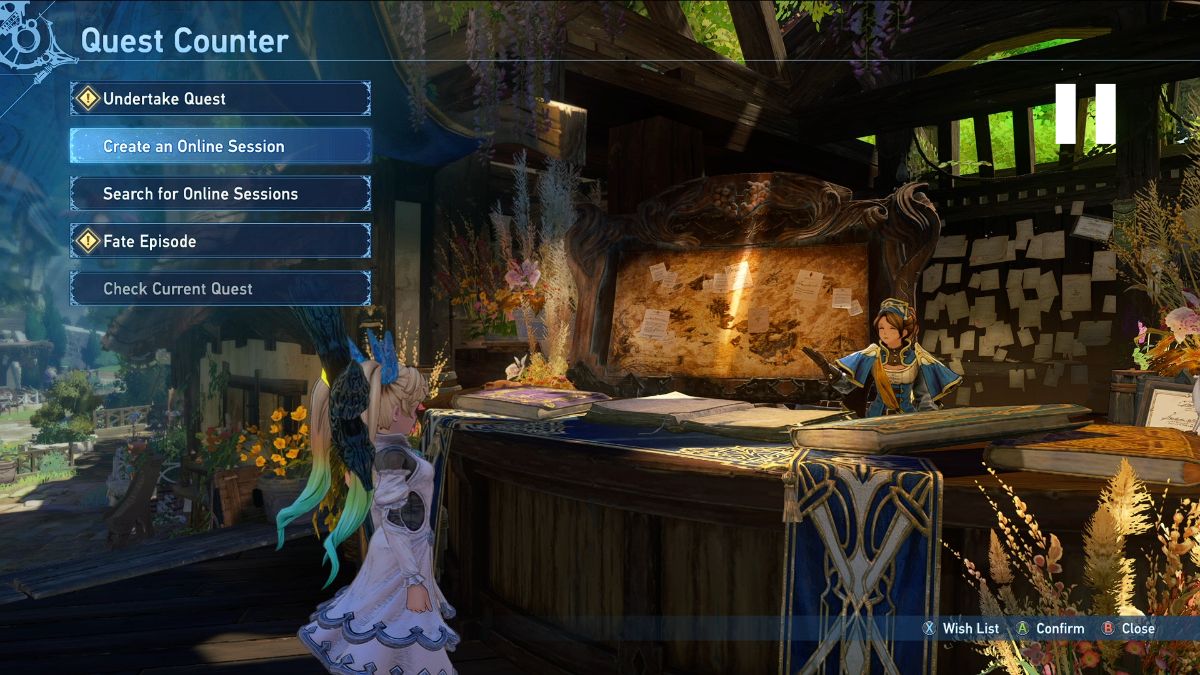This screenshot has height=675, width=1200.
Task: Select the Fate Episode entry
Action: click(x=220, y=241)
